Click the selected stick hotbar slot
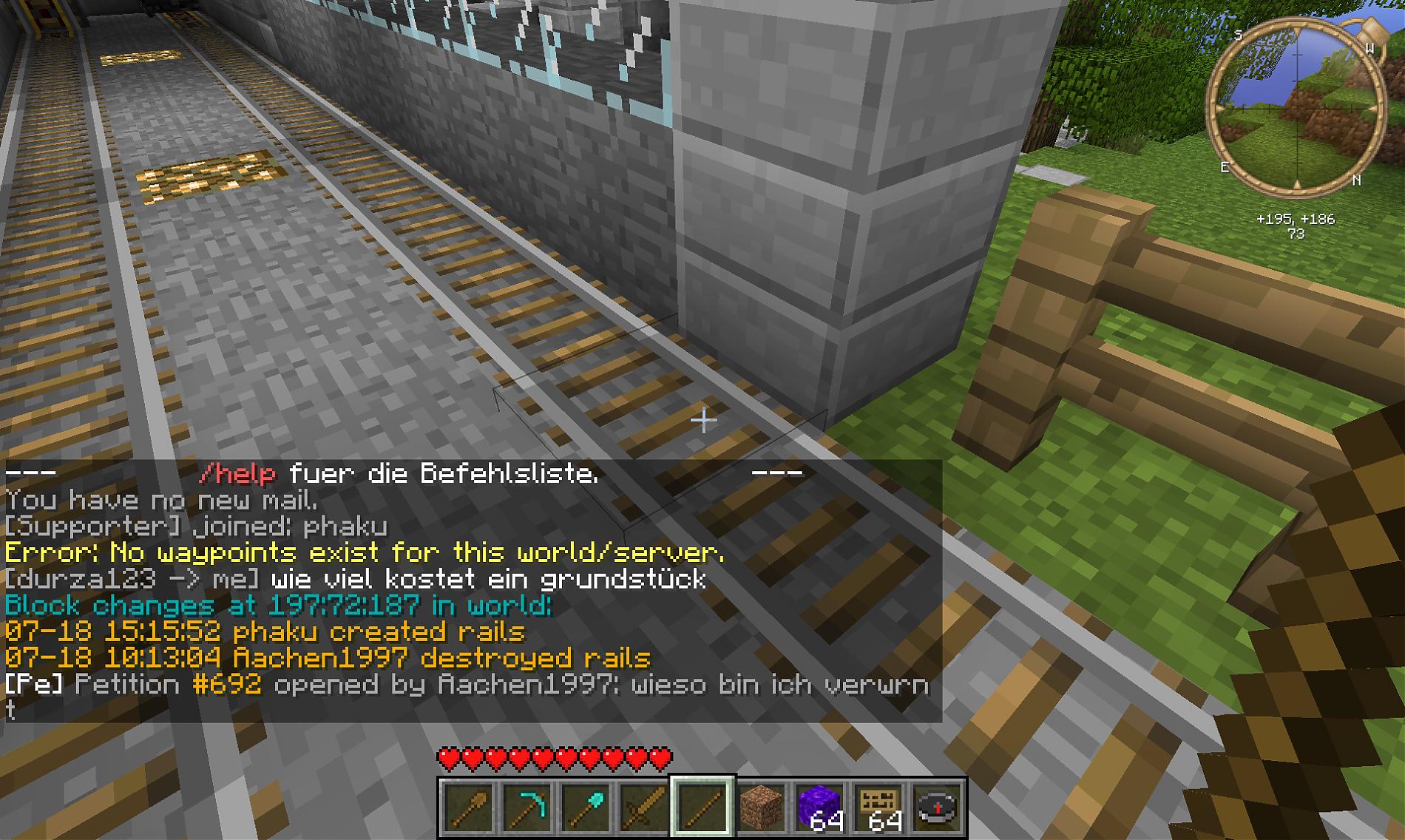1405x840 pixels. [x=702, y=807]
